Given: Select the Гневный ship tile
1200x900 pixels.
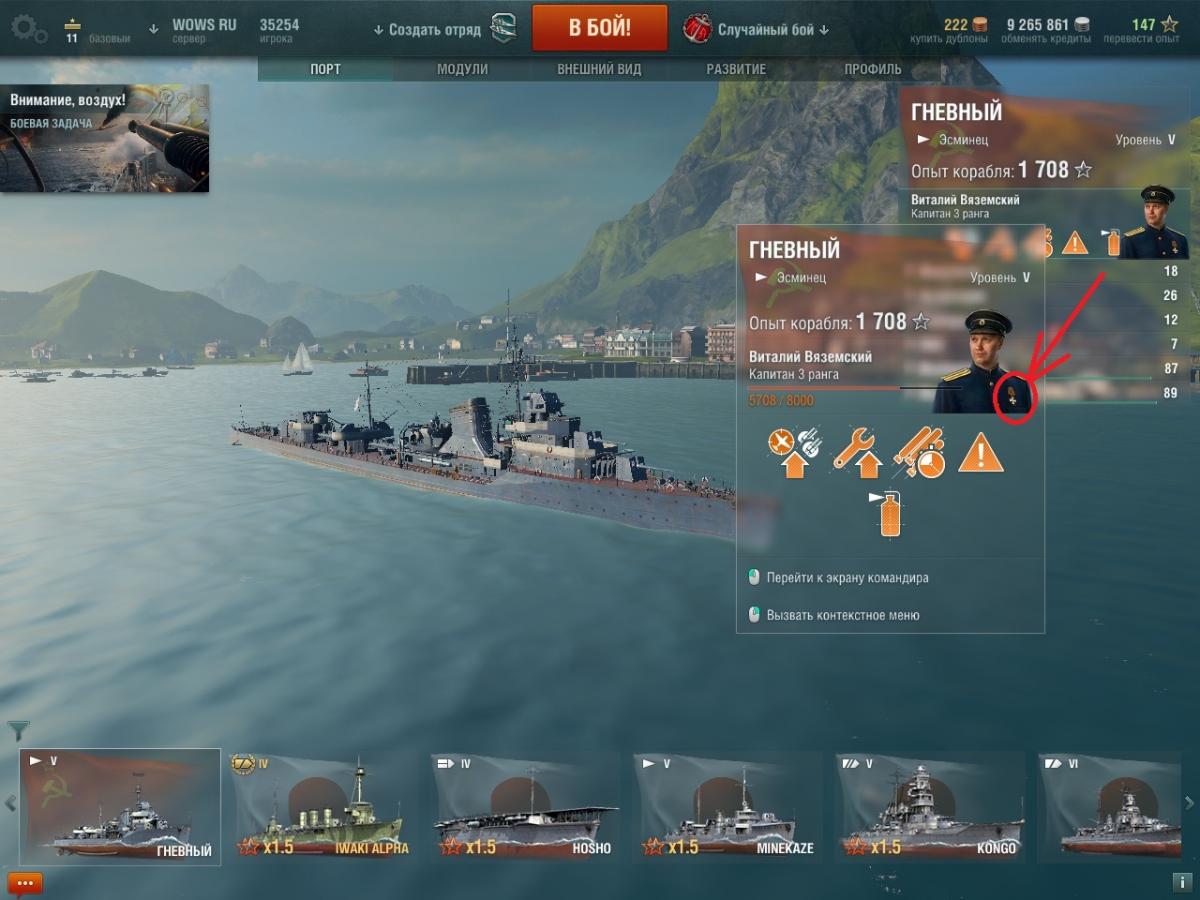Looking at the screenshot, I should coord(120,806).
